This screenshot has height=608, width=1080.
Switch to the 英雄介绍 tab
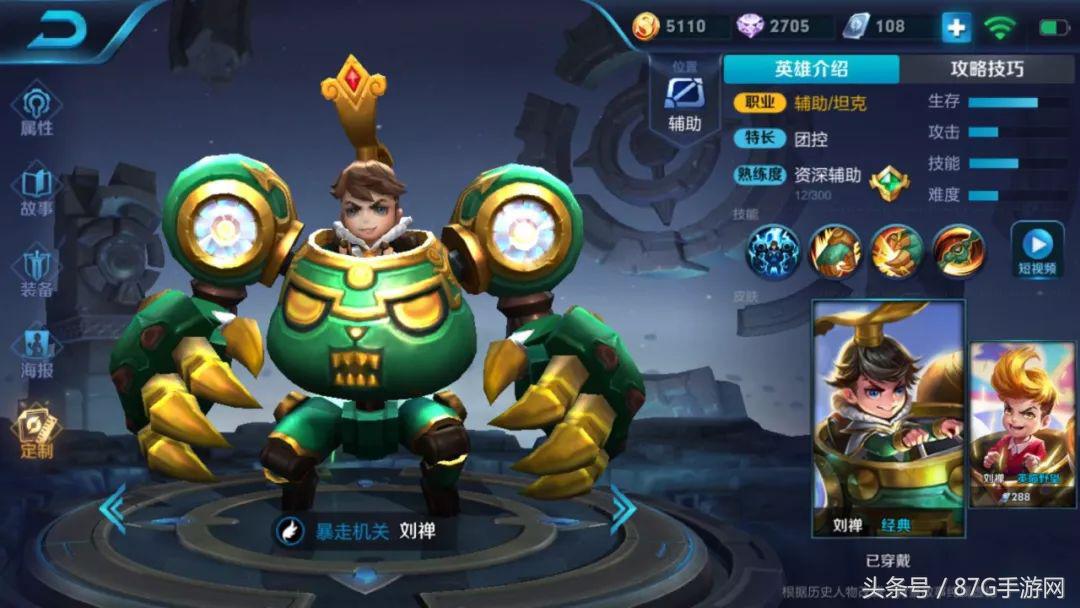[x=811, y=69]
